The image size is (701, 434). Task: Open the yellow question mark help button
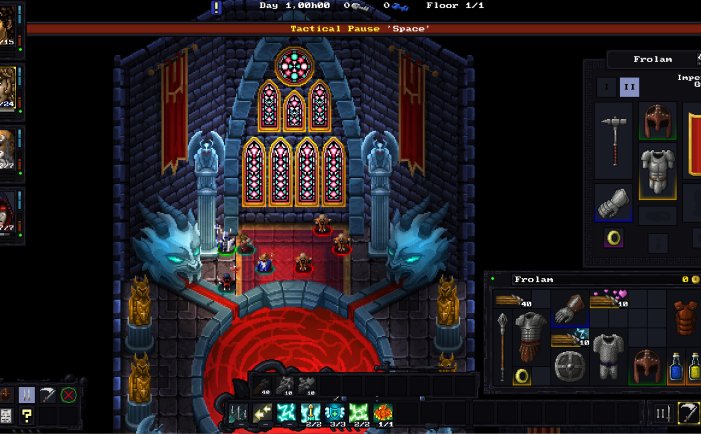[27, 415]
